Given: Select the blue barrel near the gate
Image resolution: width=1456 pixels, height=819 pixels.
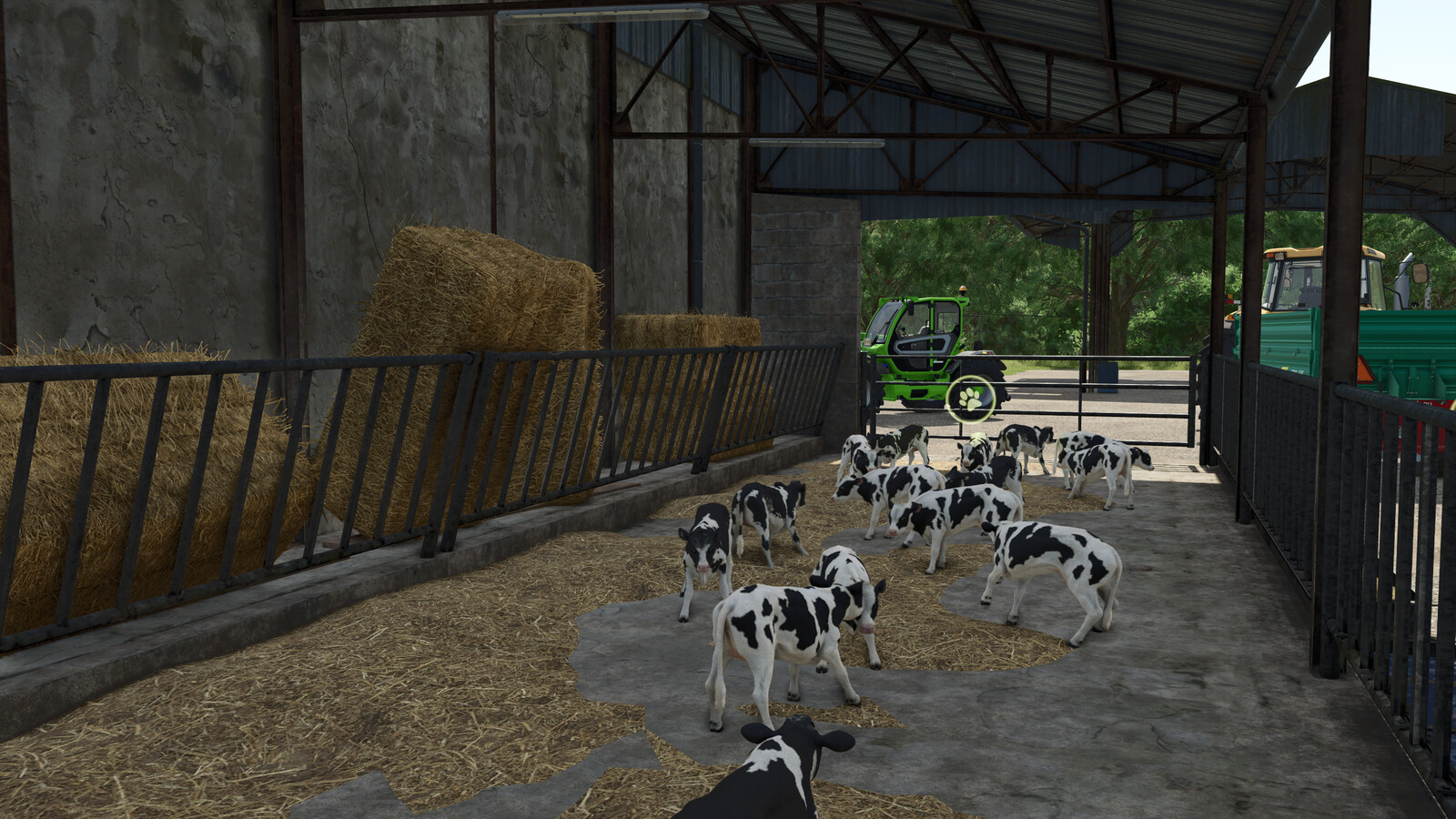Looking at the screenshot, I should 1107,378.
